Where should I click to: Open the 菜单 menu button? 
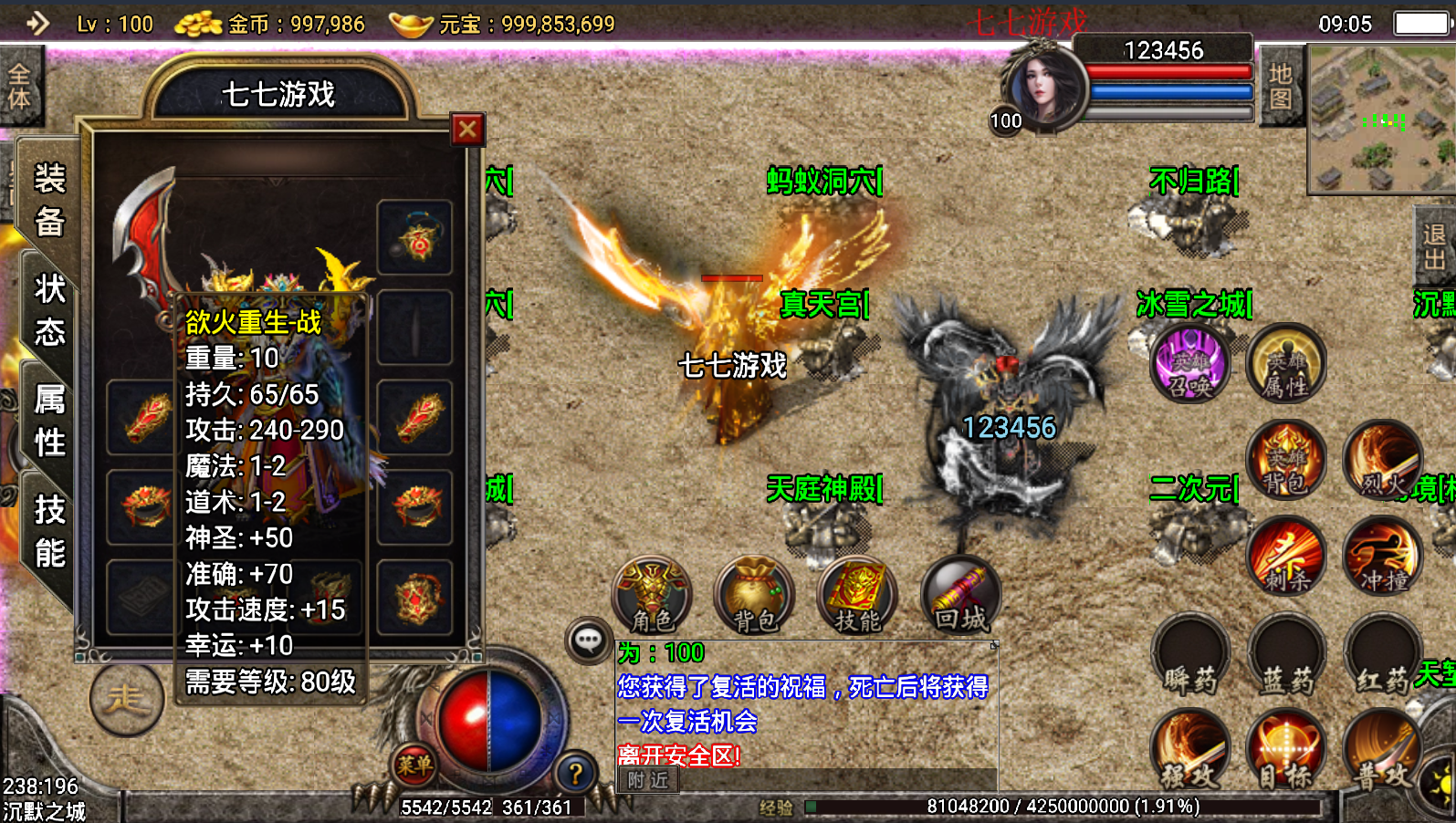pyautogui.click(x=414, y=765)
